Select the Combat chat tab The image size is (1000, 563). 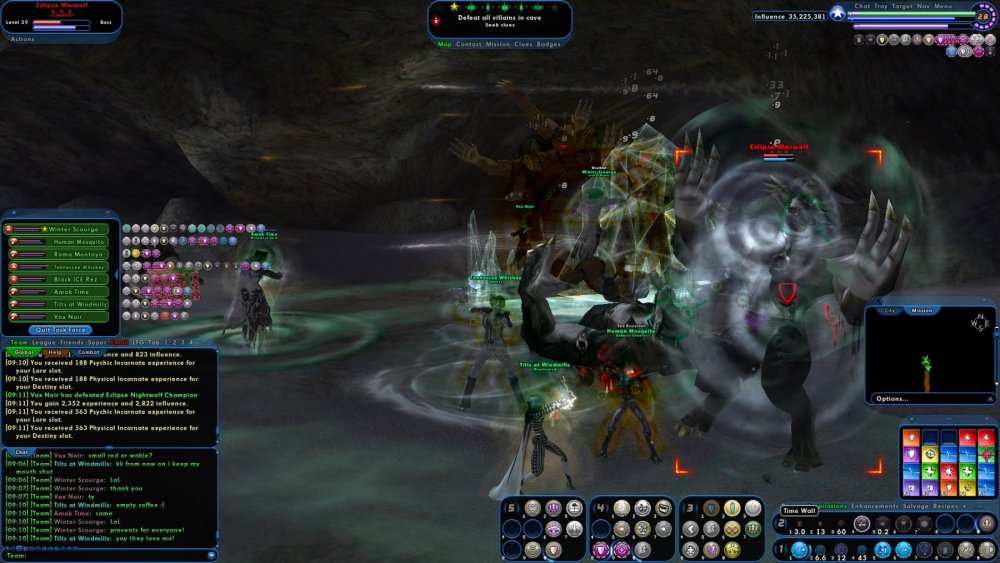coord(88,352)
